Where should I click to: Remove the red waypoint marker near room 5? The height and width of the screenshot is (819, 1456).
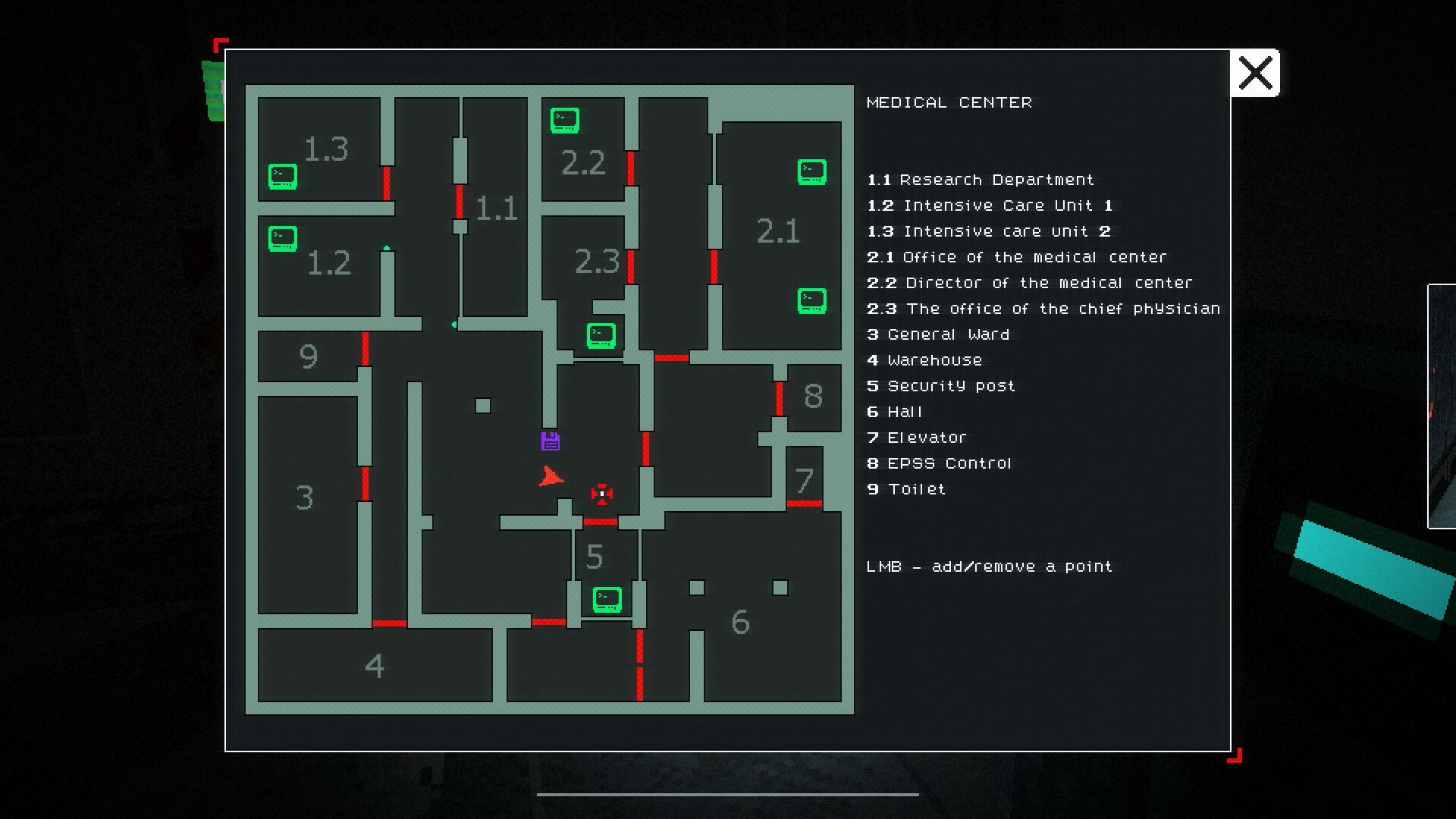pos(601,494)
